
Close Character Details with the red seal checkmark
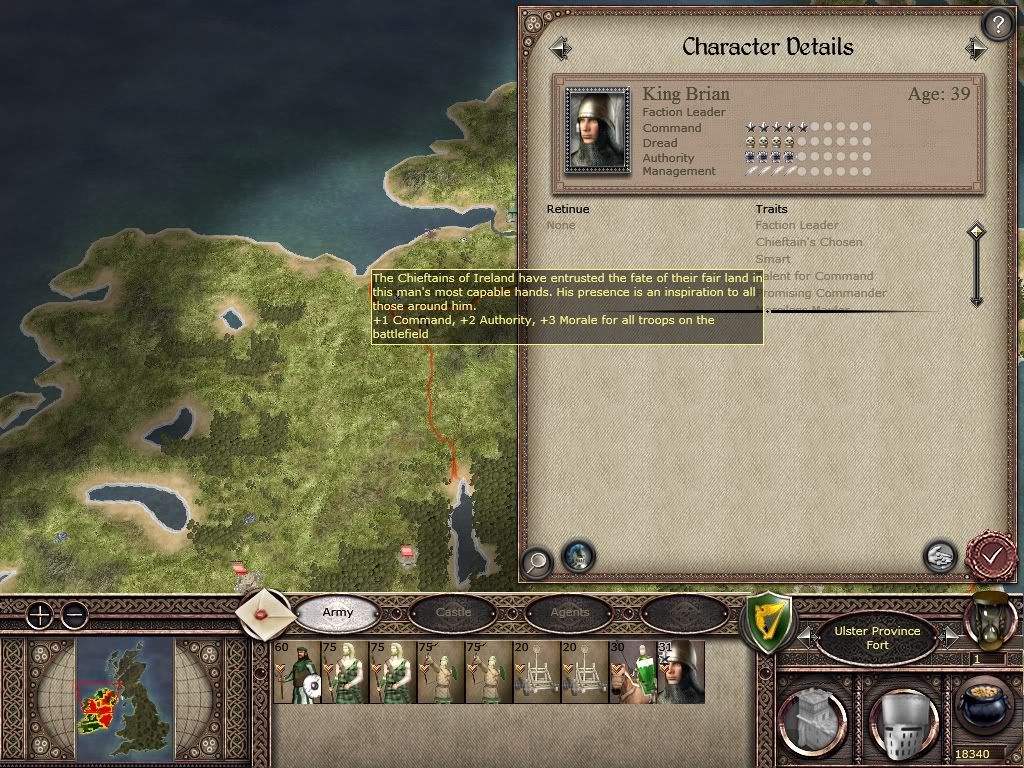[x=991, y=555]
